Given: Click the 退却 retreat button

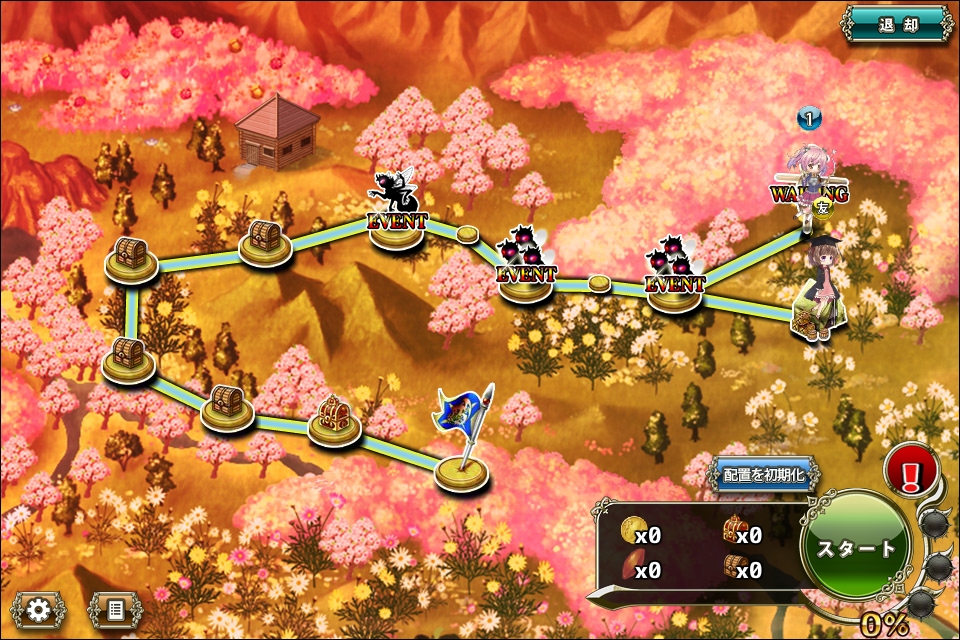Looking at the screenshot, I should coord(896,24).
